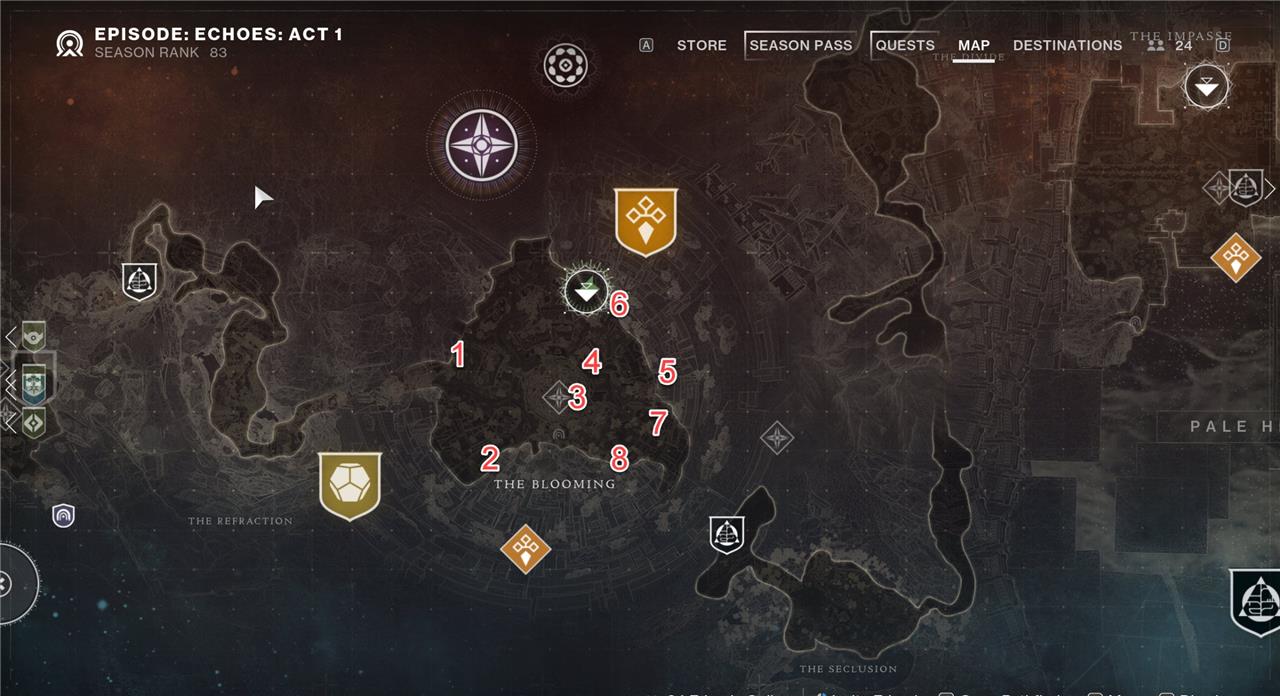Switch to the Season Pass tab

click(x=800, y=45)
